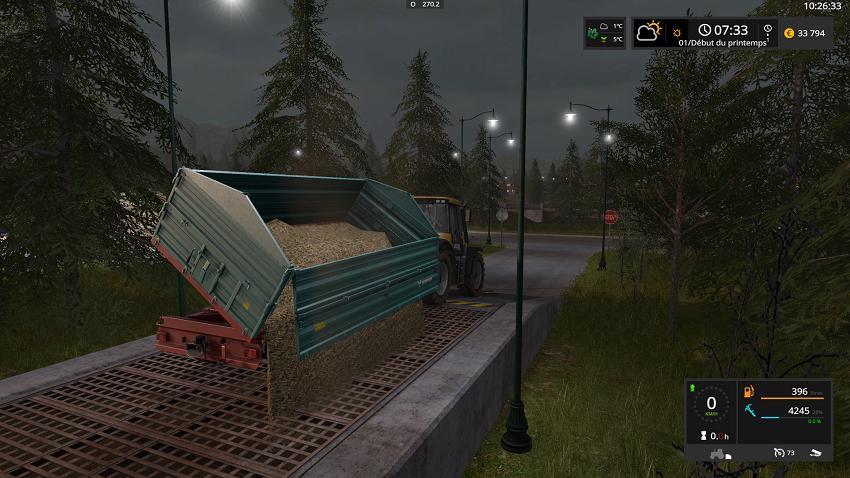Click the orange fuel pump icon

coord(750,391)
